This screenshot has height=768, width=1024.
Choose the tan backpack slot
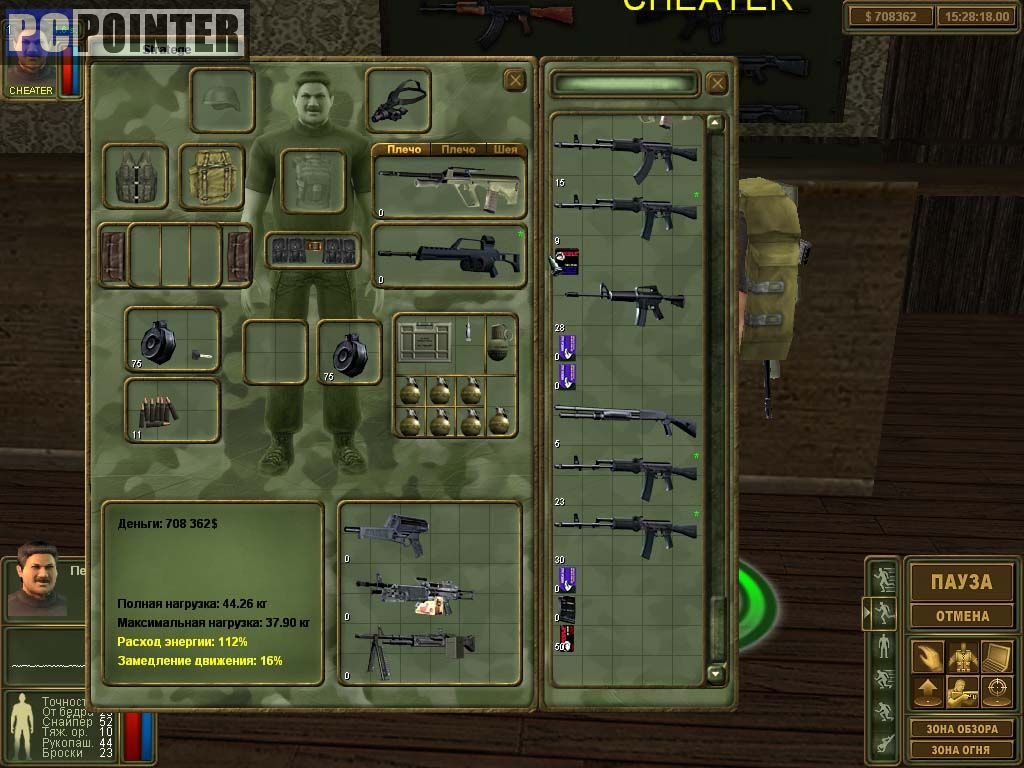tap(212, 177)
